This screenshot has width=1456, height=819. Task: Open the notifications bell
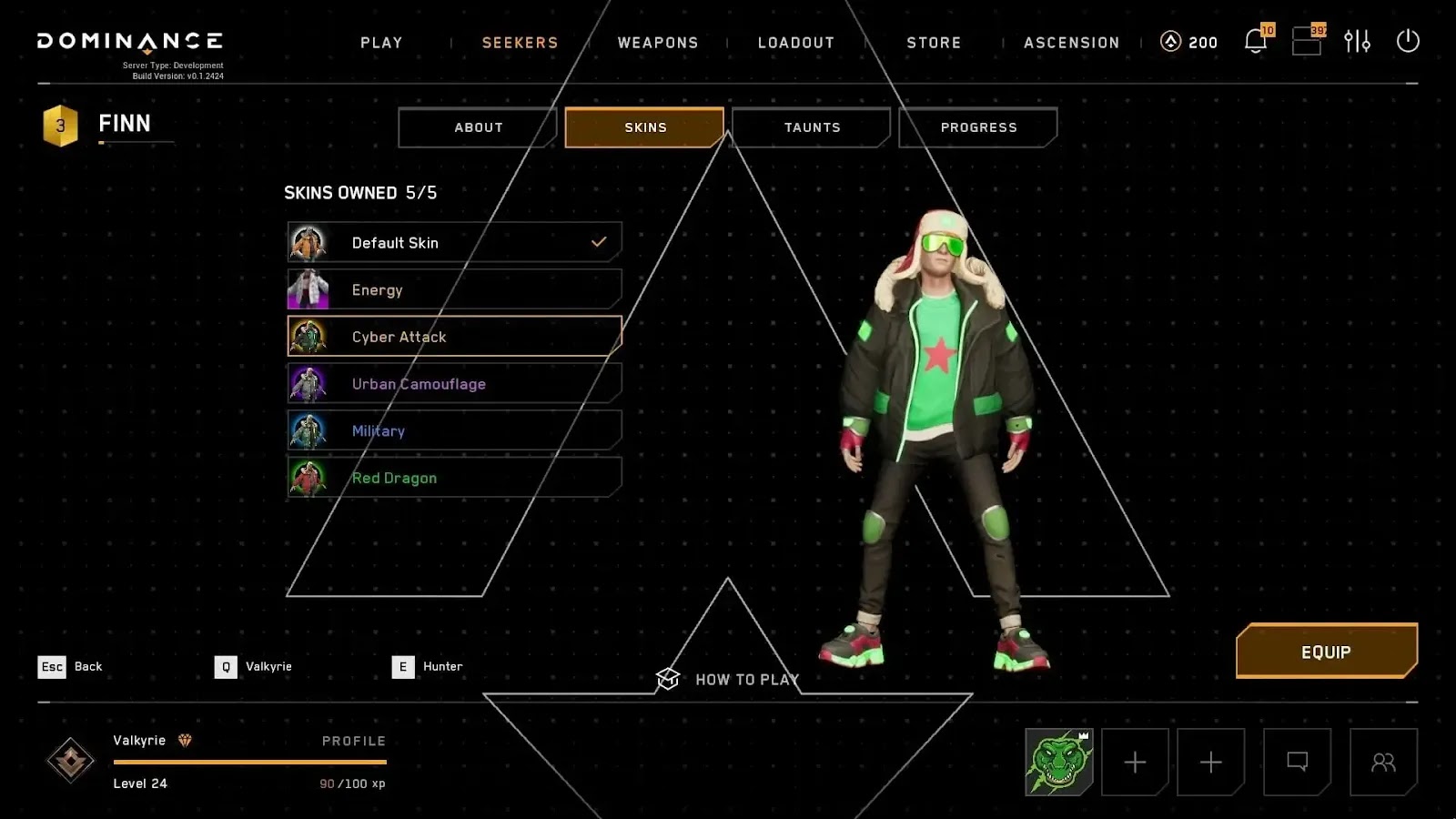click(x=1256, y=42)
